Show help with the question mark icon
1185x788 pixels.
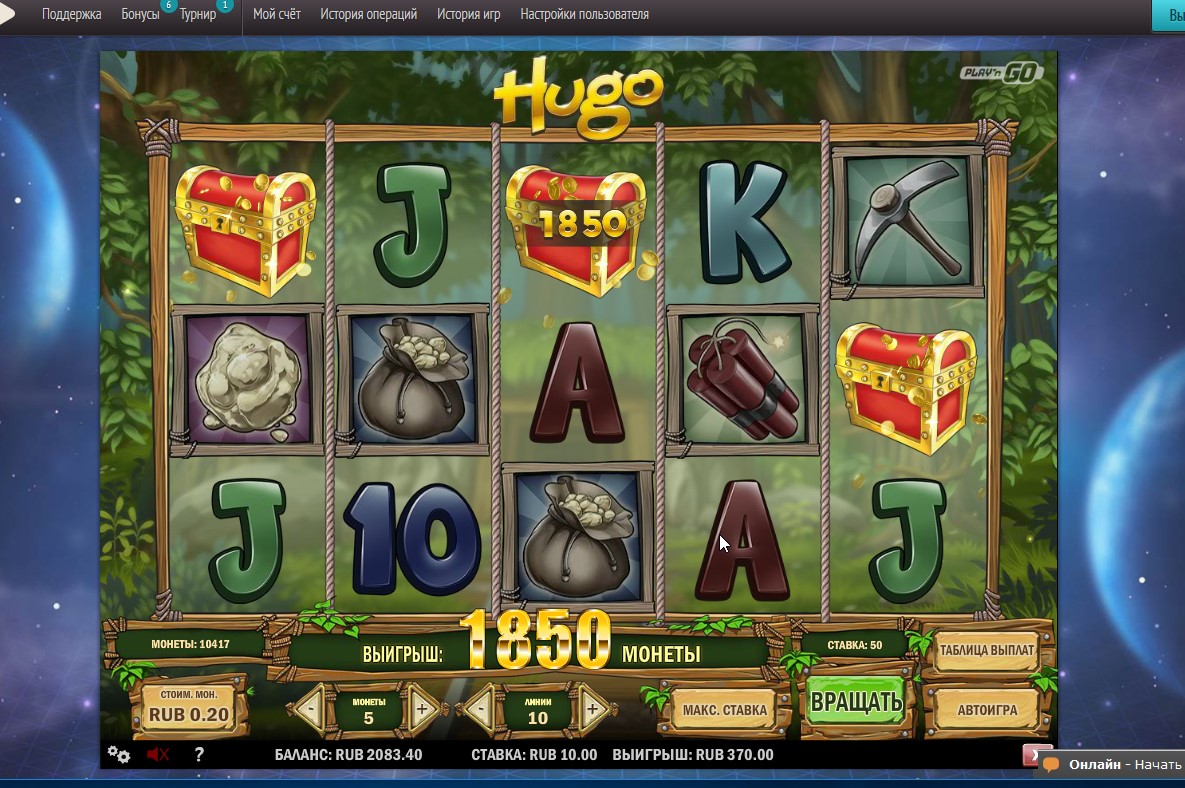tap(198, 755)
